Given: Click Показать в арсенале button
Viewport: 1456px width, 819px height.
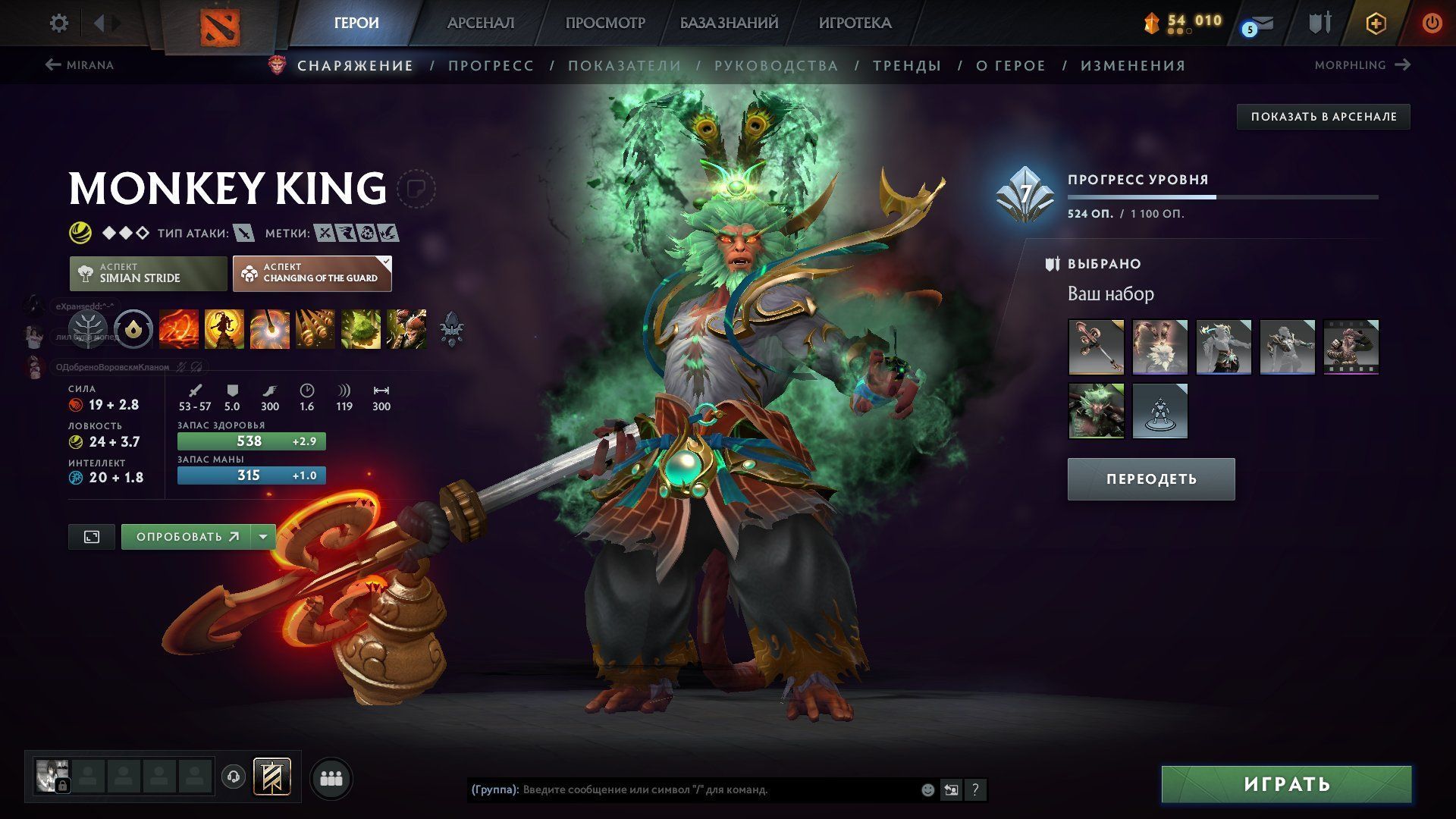Looking at the screenshot, I should click(x=1323, y=117).
